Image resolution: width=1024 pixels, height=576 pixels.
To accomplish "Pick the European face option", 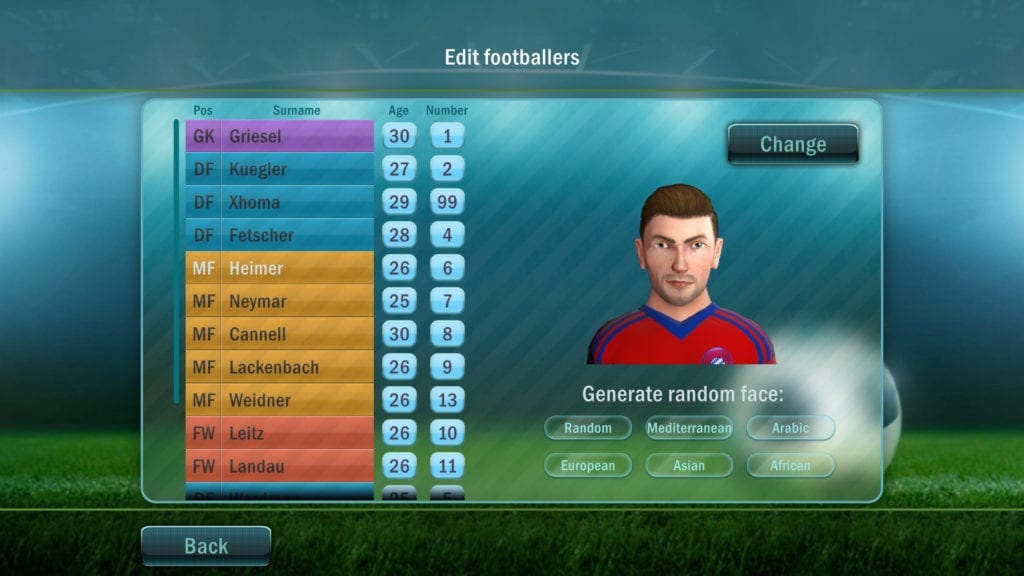I will (588, 465).
